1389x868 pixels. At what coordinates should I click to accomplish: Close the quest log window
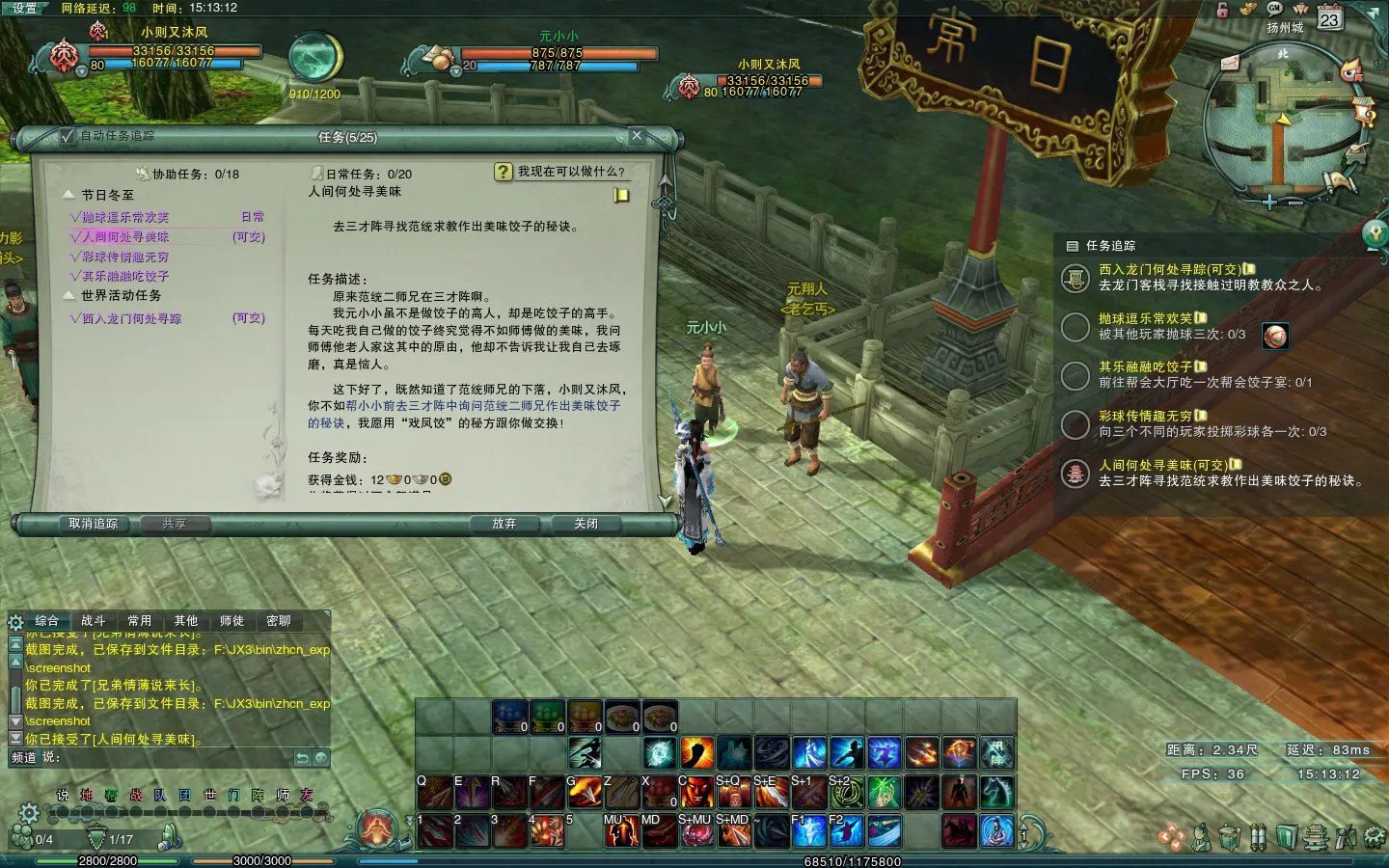point(637,136)
